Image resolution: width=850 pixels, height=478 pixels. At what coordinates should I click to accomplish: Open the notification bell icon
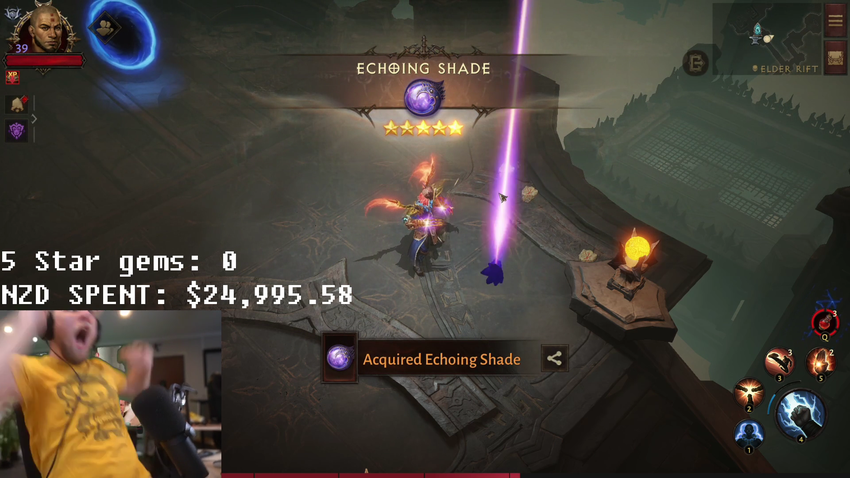17,104
